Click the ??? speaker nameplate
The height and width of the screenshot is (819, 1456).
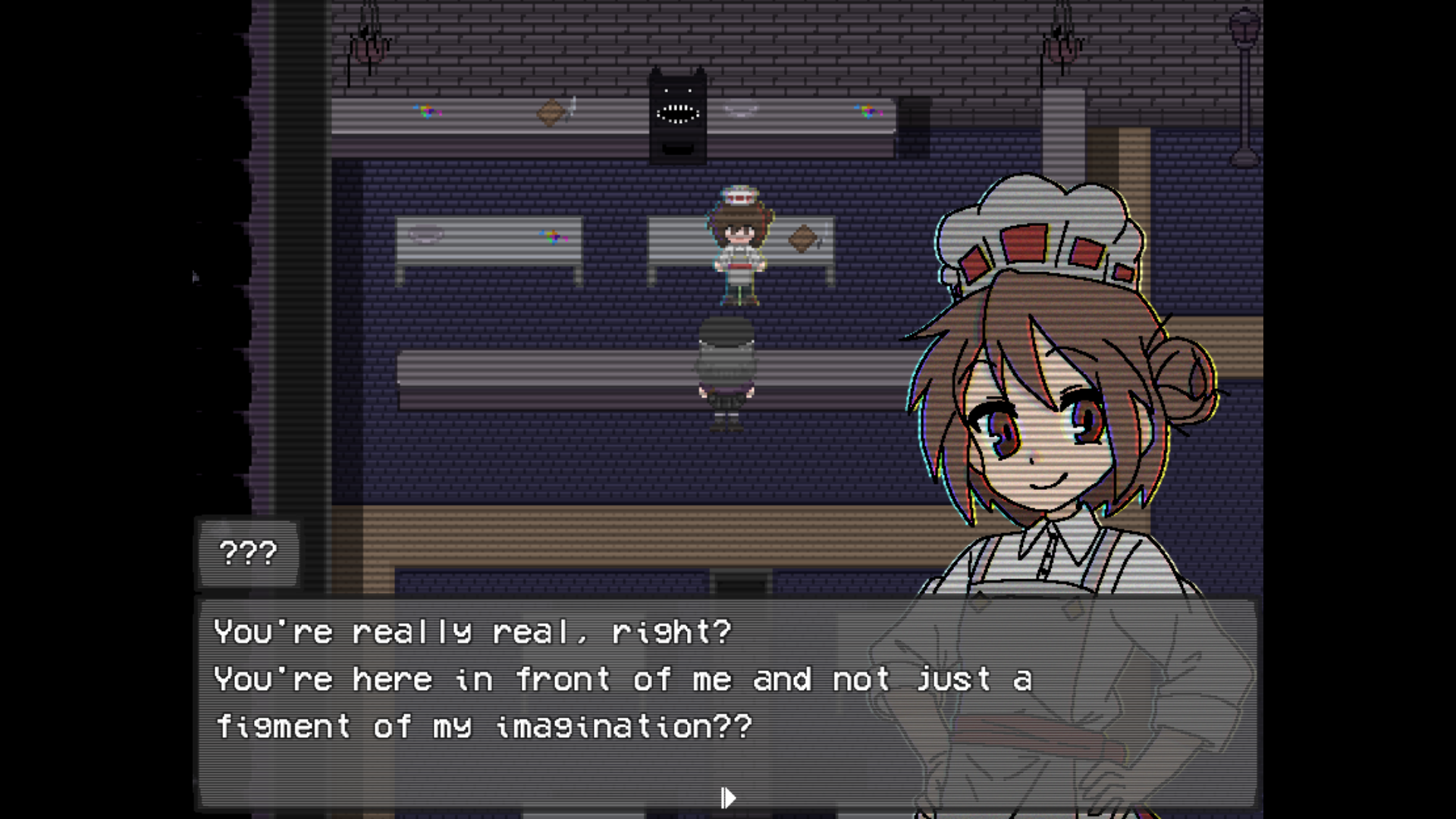coord(248,552)
